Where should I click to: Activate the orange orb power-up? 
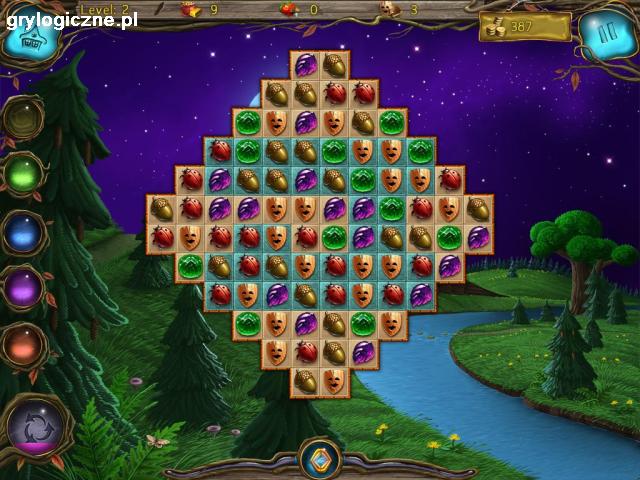point(23,346)
